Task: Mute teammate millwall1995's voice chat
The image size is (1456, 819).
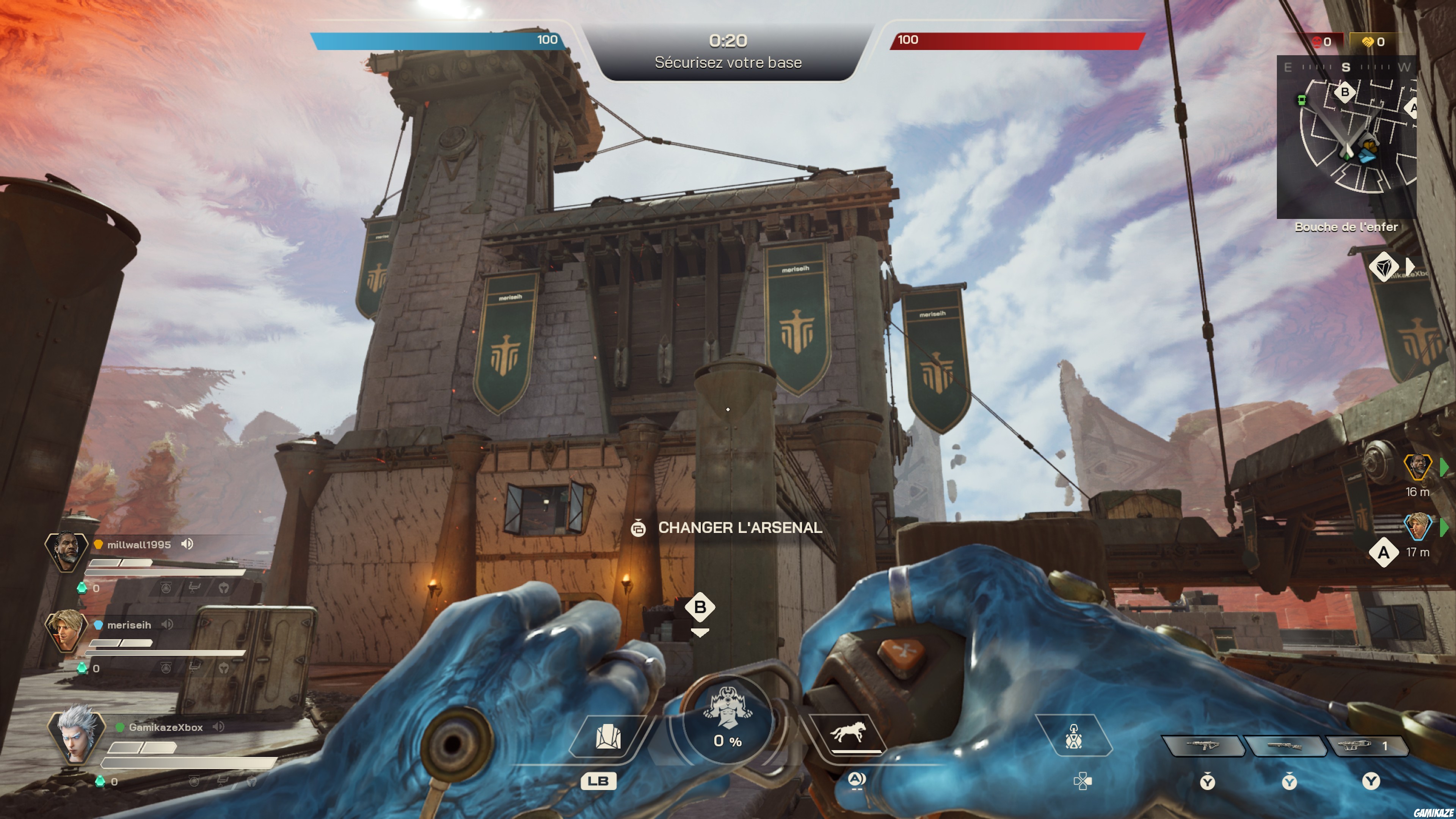Action: pyautogui.click(x=187, y=544)
